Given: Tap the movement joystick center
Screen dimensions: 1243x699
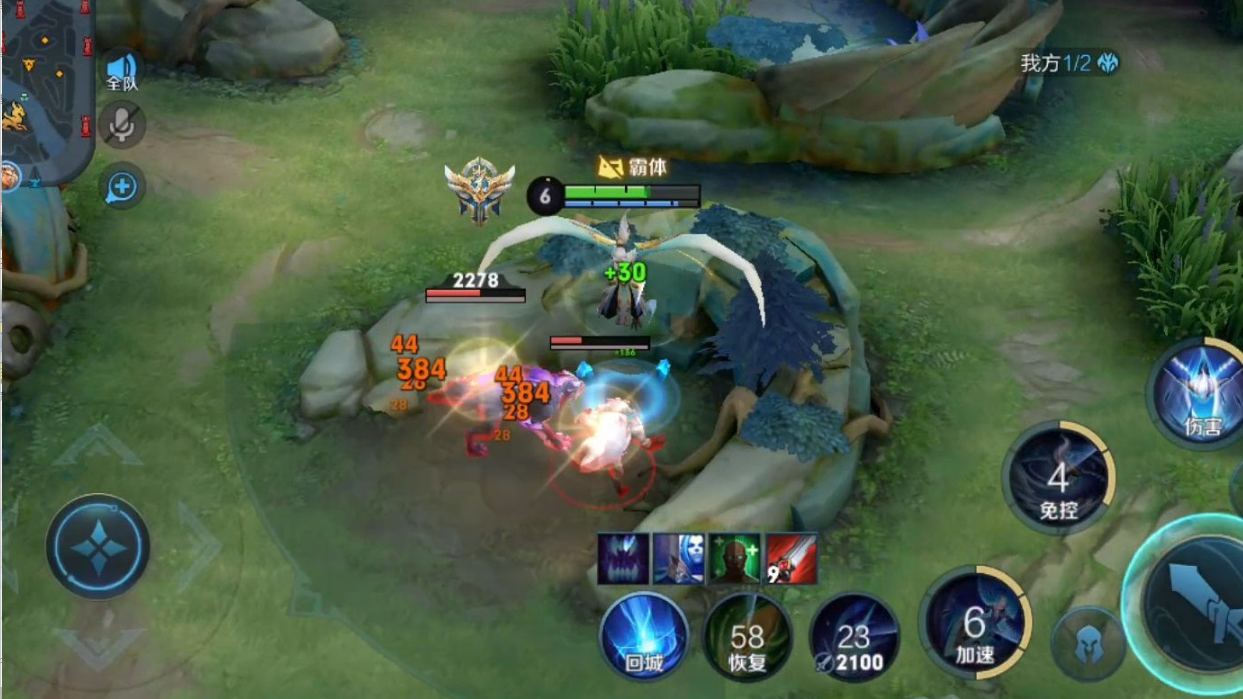Looking at the screenshot, I should (98, 547).
